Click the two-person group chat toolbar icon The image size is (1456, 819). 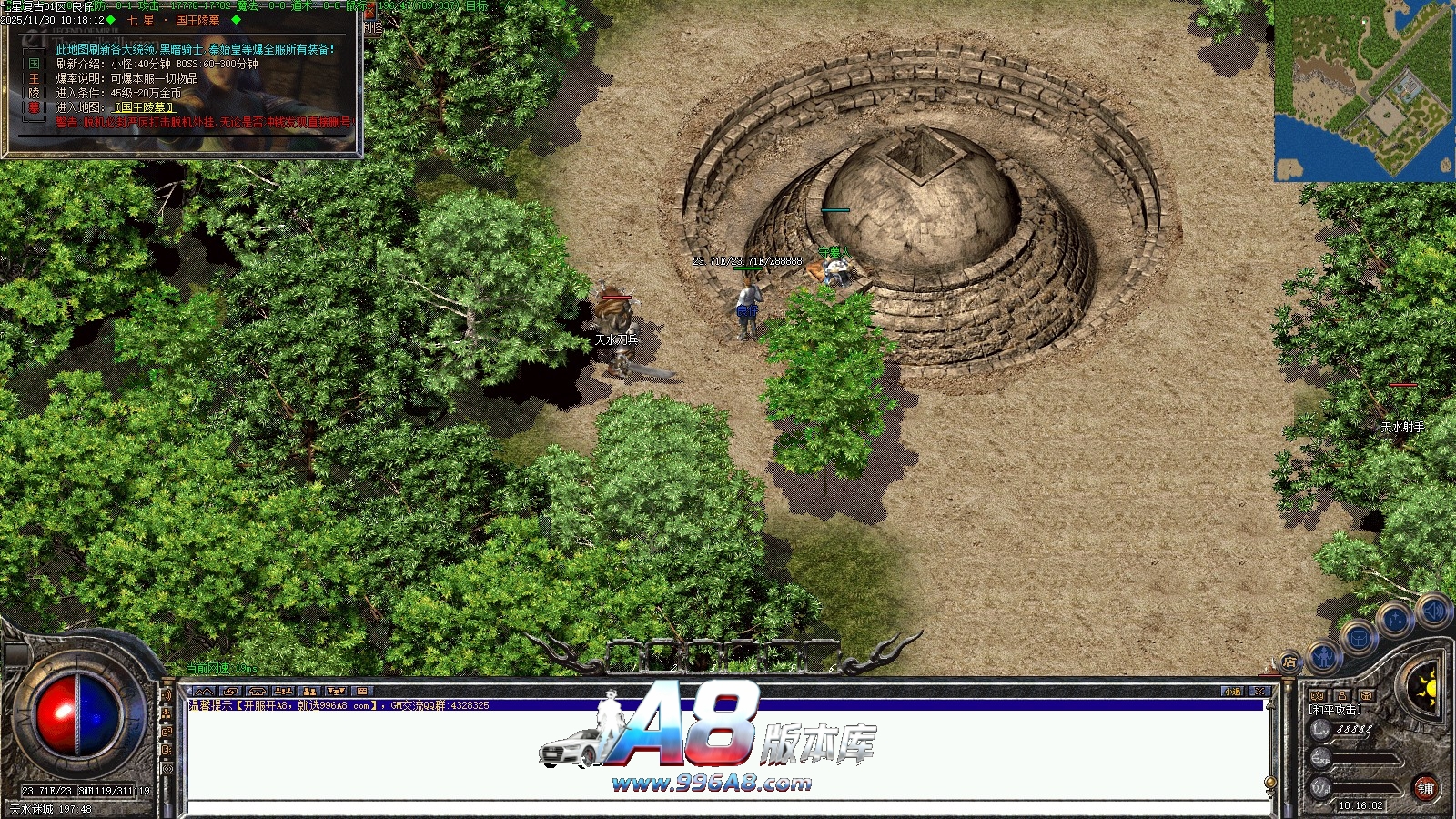click(309, 692)
